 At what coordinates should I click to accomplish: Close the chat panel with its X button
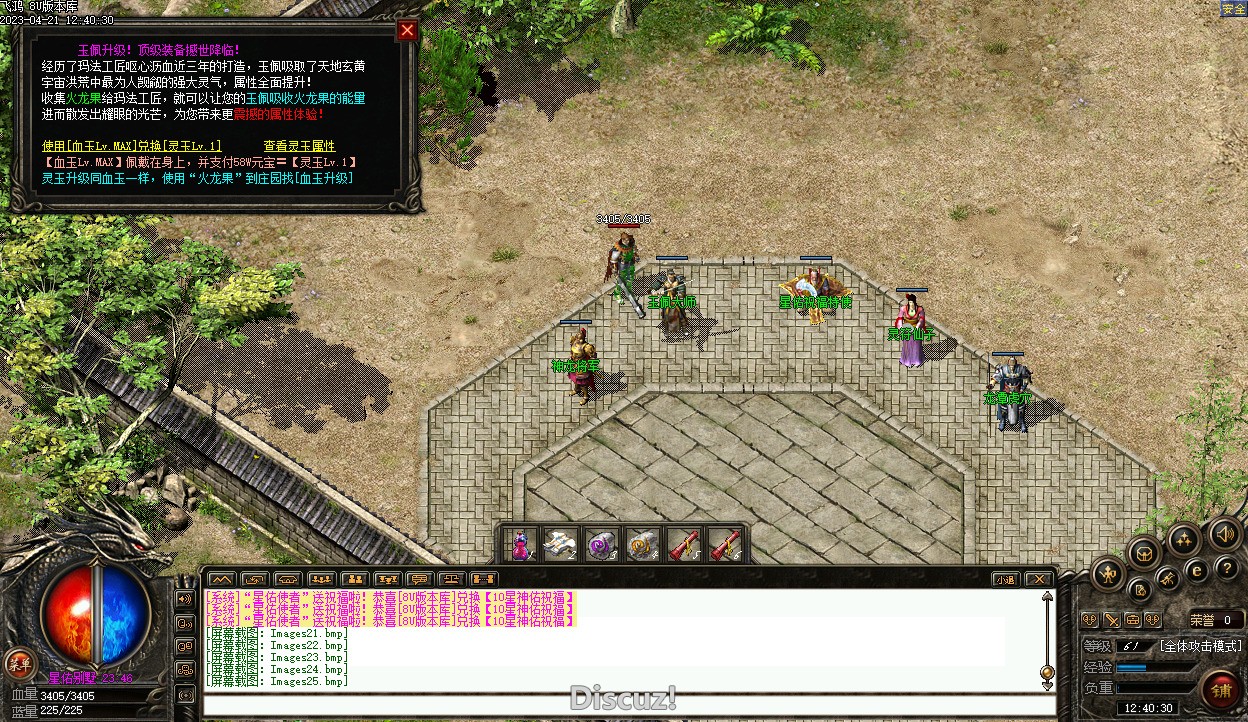point(1040,579)
